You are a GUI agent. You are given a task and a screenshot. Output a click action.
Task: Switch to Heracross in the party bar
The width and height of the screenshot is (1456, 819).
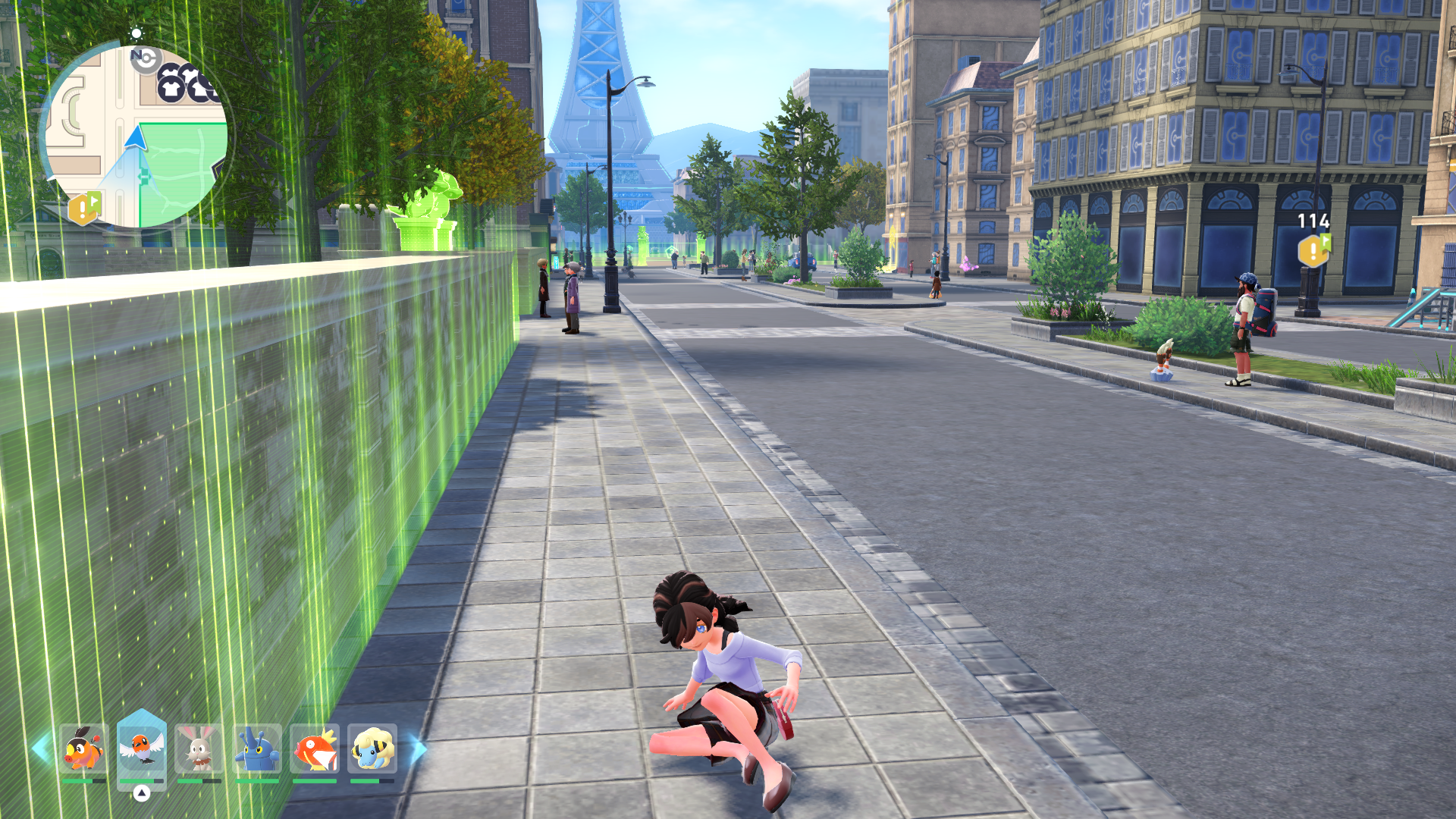[257, 748]
